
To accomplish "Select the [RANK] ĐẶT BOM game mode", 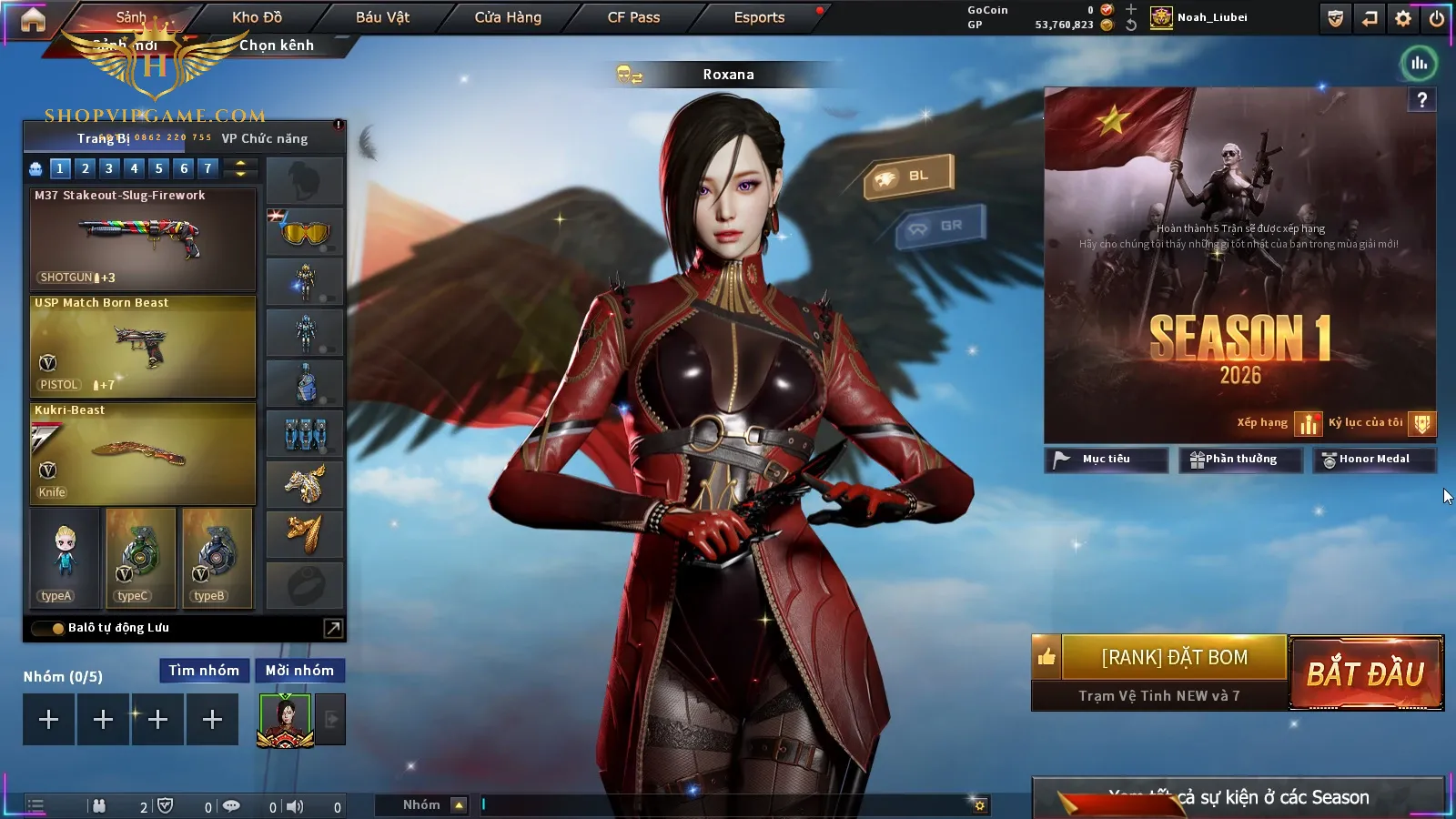I will (1174, 657).
